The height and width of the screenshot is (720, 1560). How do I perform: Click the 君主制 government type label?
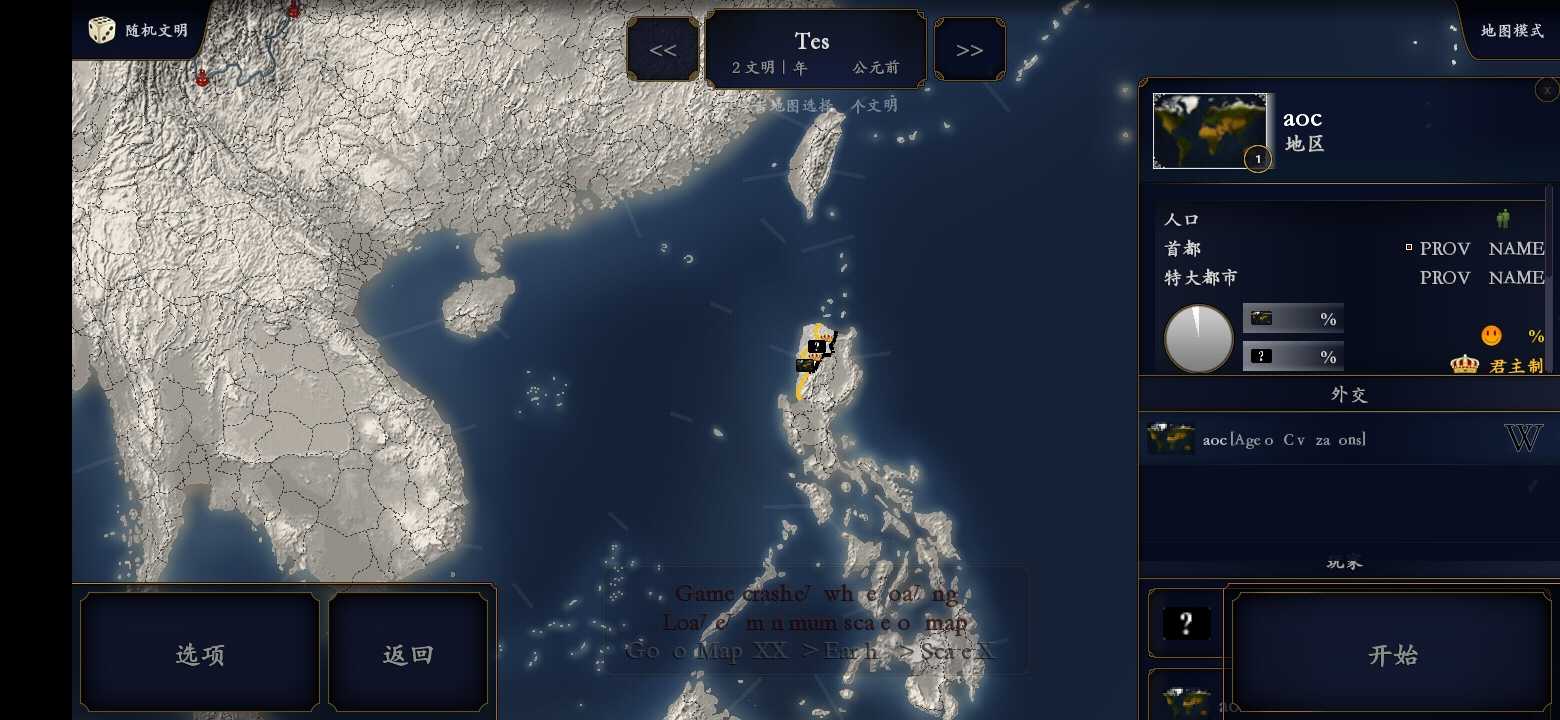1515,366
